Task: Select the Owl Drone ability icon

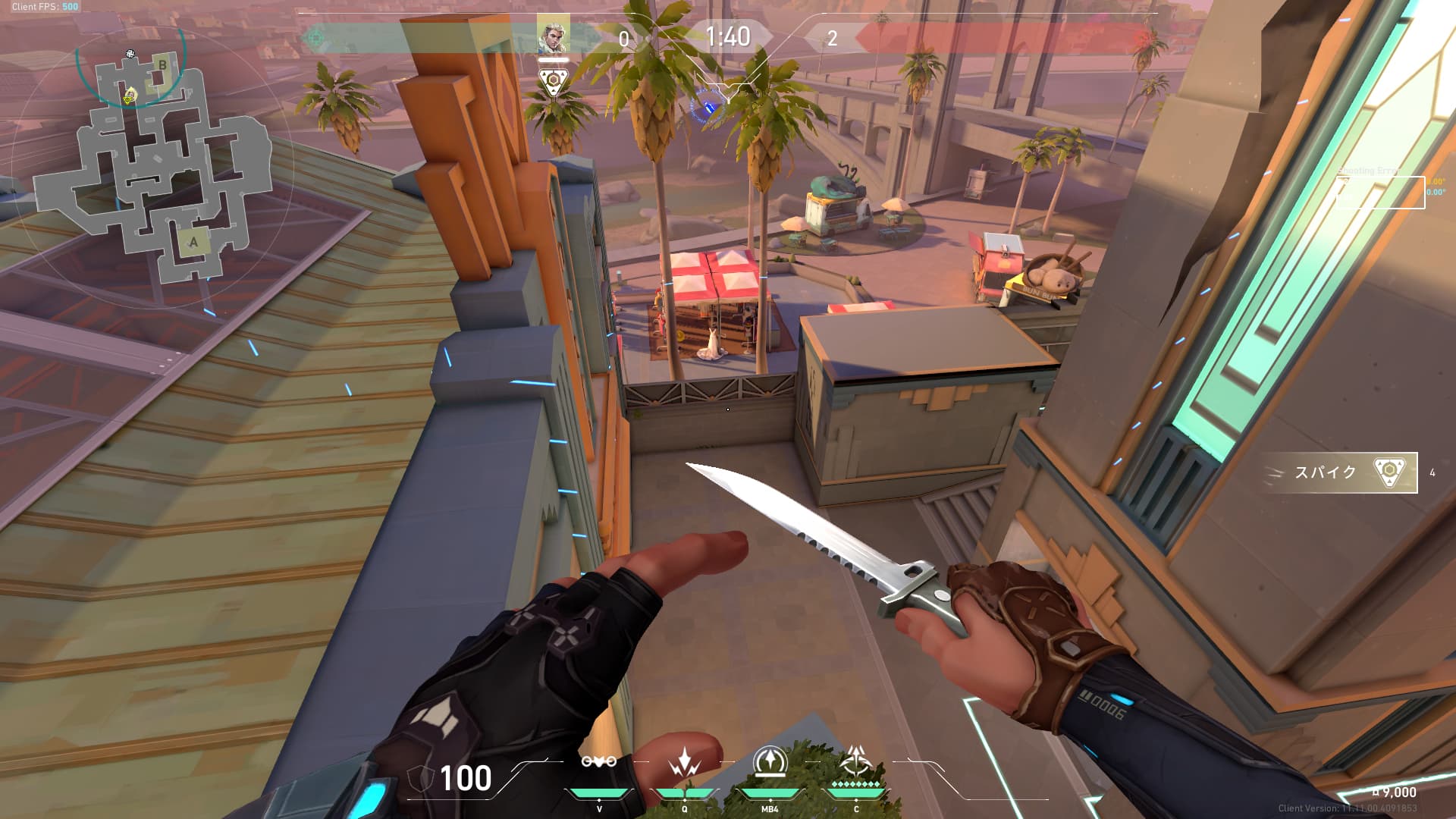Action: [x=598, y=762]
